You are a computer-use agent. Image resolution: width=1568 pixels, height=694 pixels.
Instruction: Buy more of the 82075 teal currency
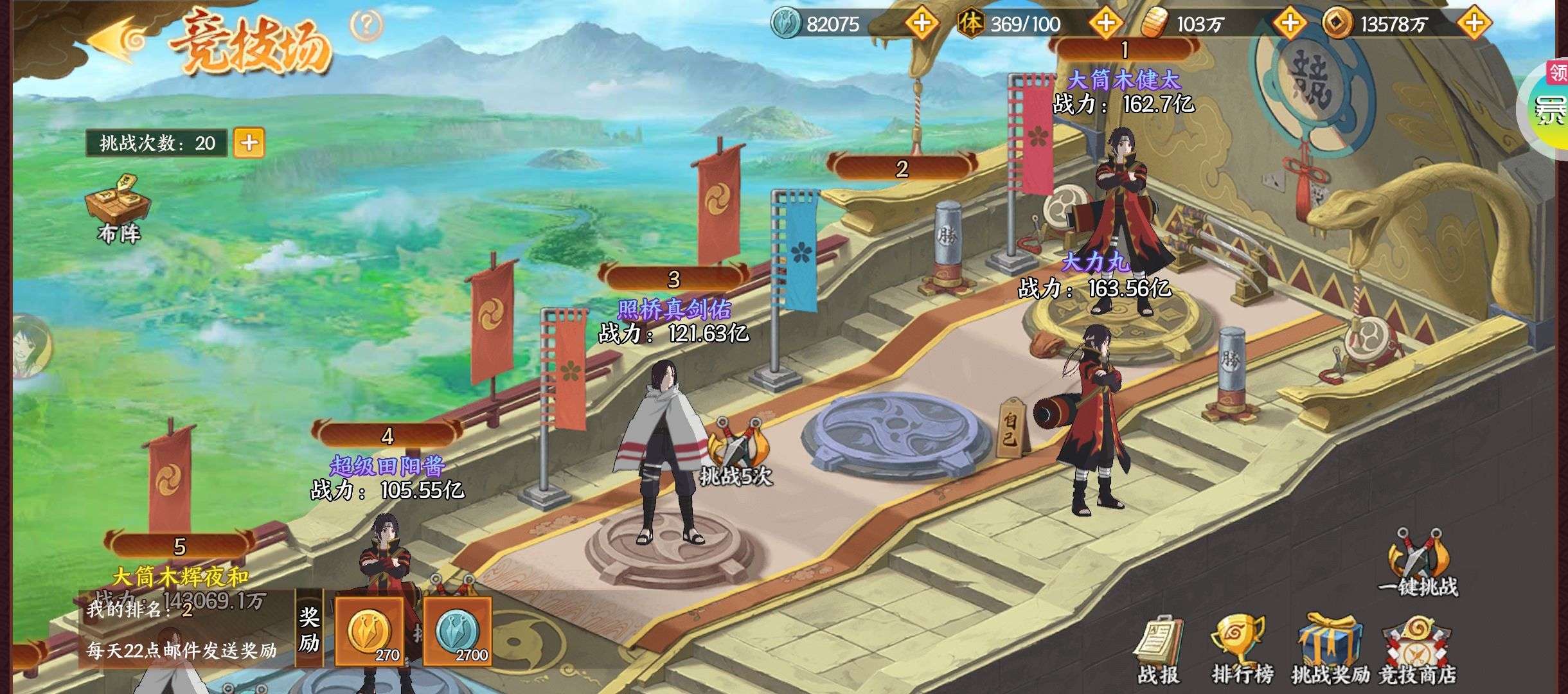click(922, 24)
